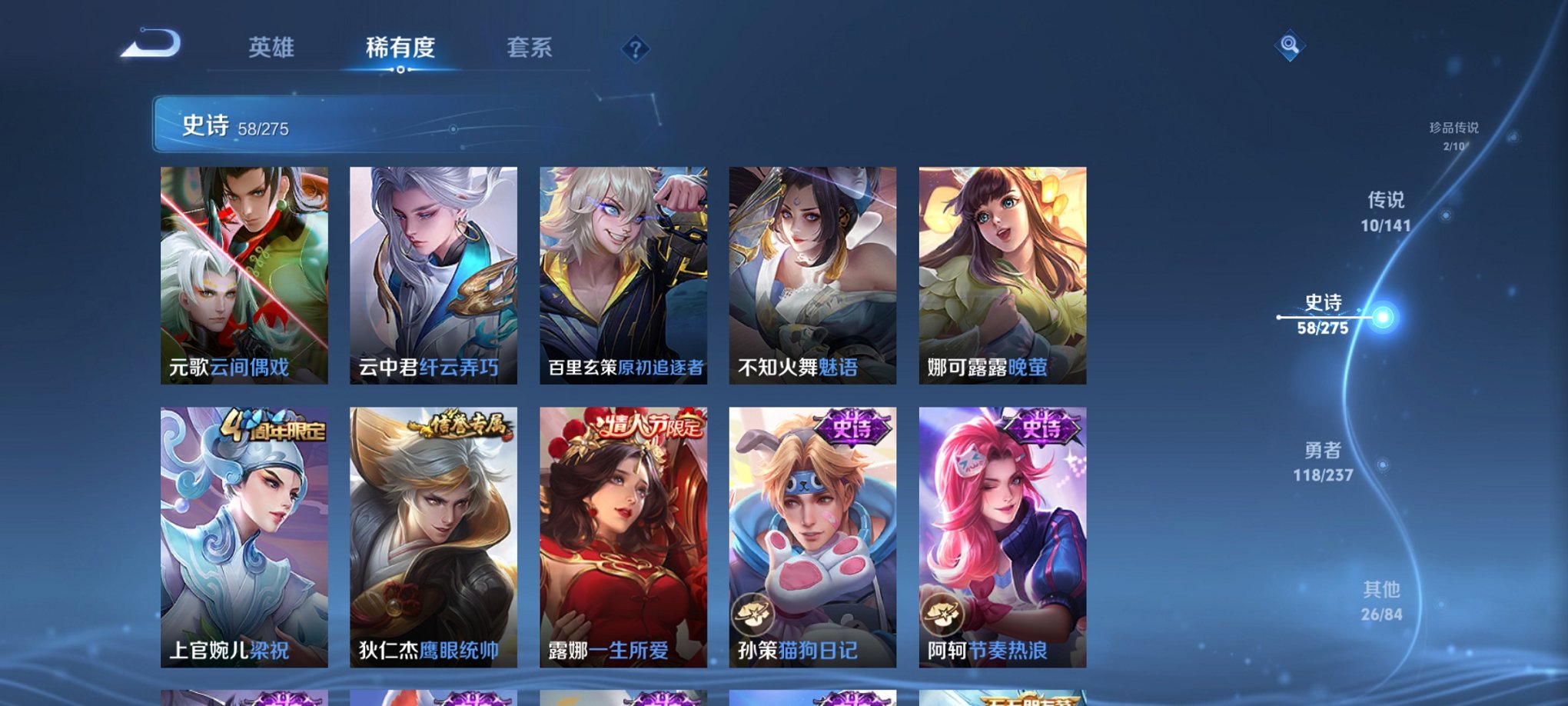
Task: Select the 稀有度 tab
Action: pos(400,48)
